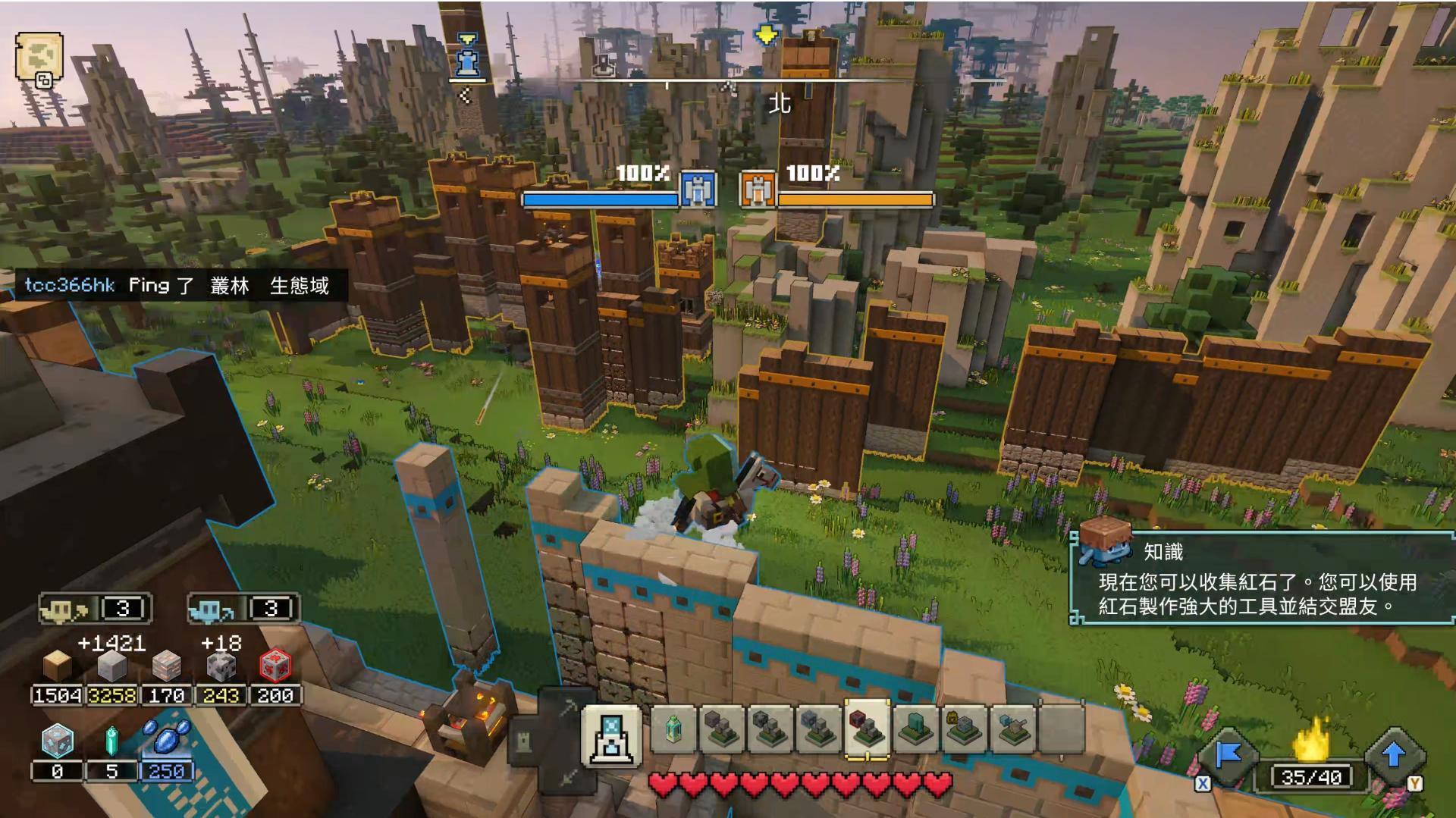Select the highlighted redstone improvement slot
Image resolution: width=1456 pixels, height=818 pixels.
point(866,729)
